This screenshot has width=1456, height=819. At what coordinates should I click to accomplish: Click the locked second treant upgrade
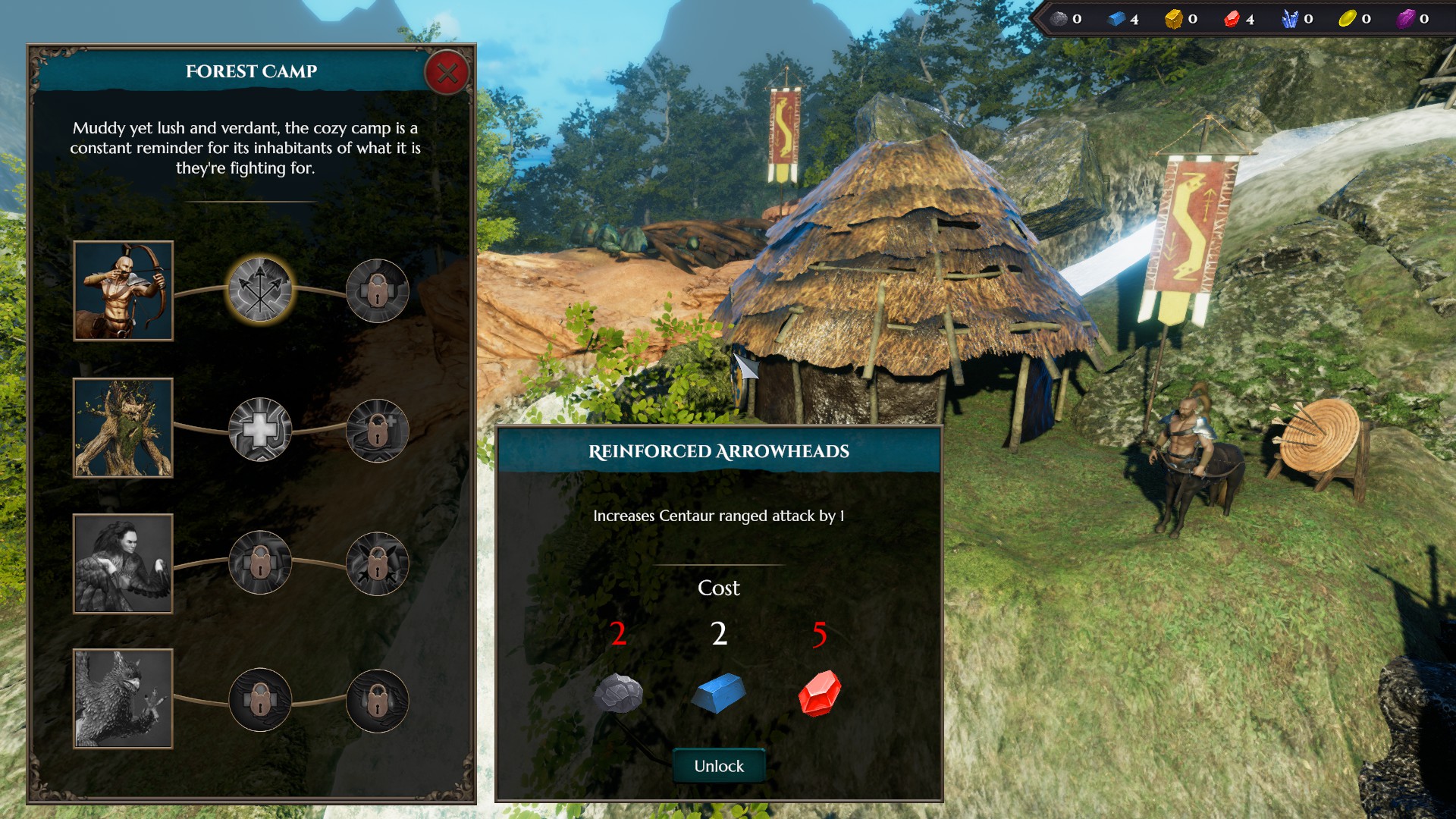[377, 430]
